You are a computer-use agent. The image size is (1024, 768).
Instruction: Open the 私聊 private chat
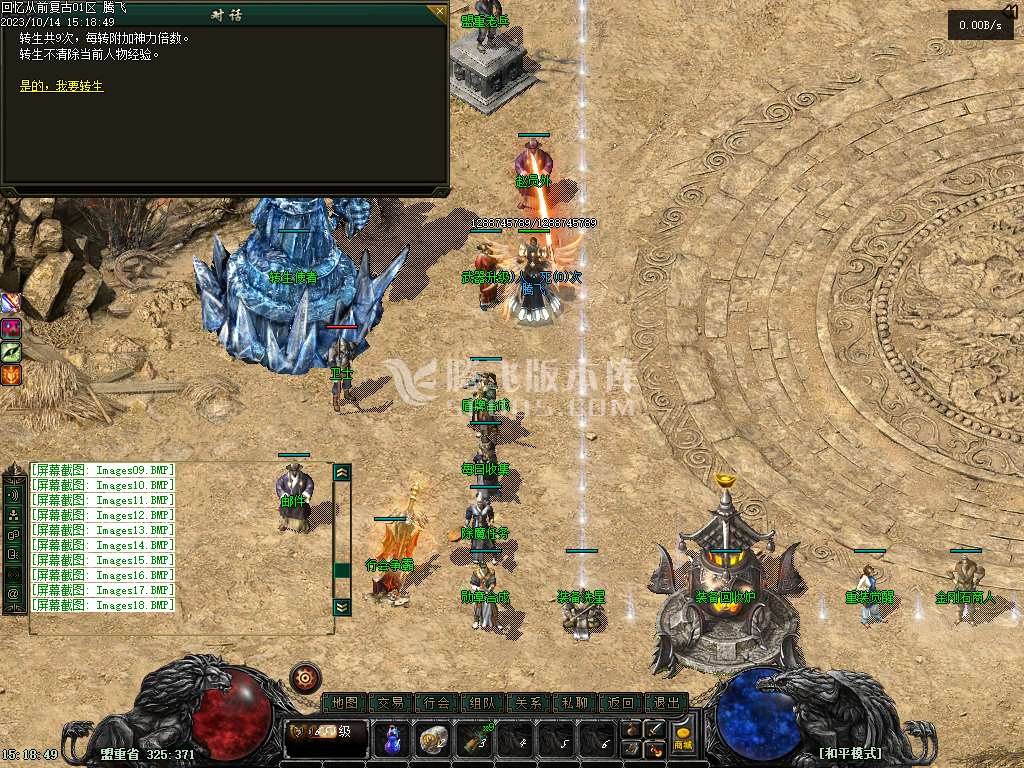coord(574,703)
